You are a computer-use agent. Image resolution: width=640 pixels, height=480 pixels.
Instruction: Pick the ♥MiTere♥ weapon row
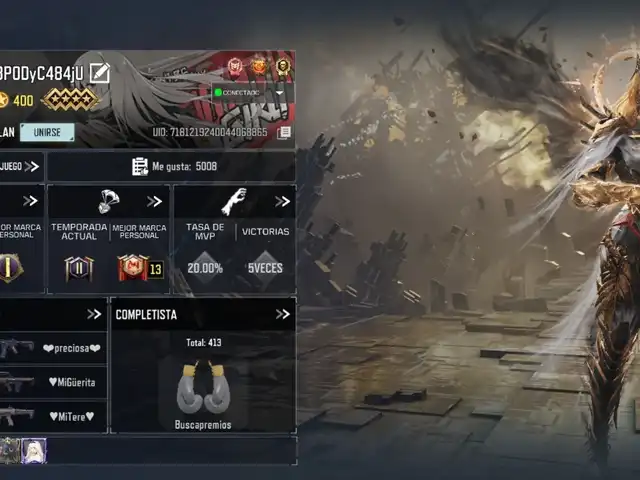53,415
